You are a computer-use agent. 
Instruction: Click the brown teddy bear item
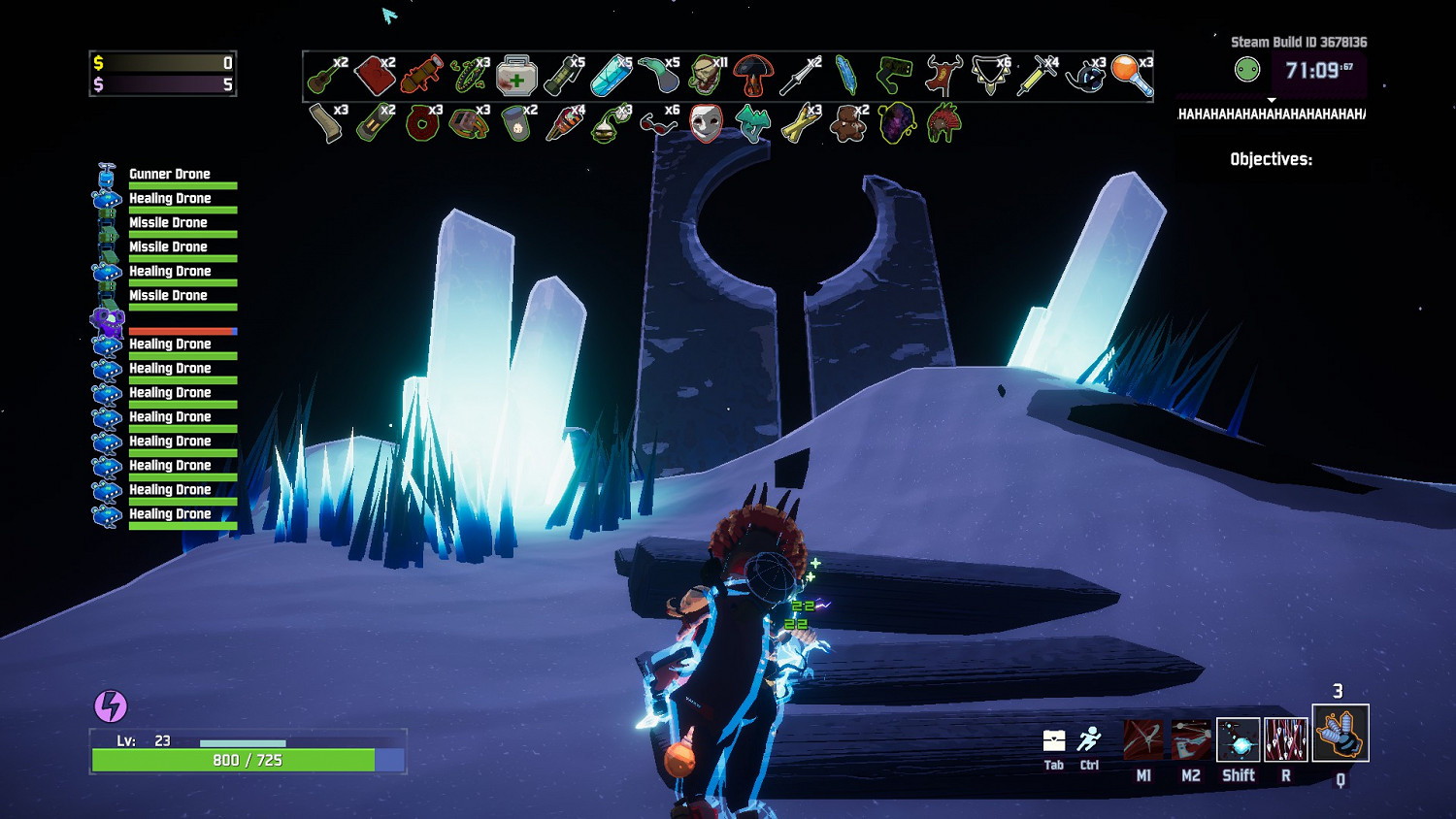coord(847,125)
